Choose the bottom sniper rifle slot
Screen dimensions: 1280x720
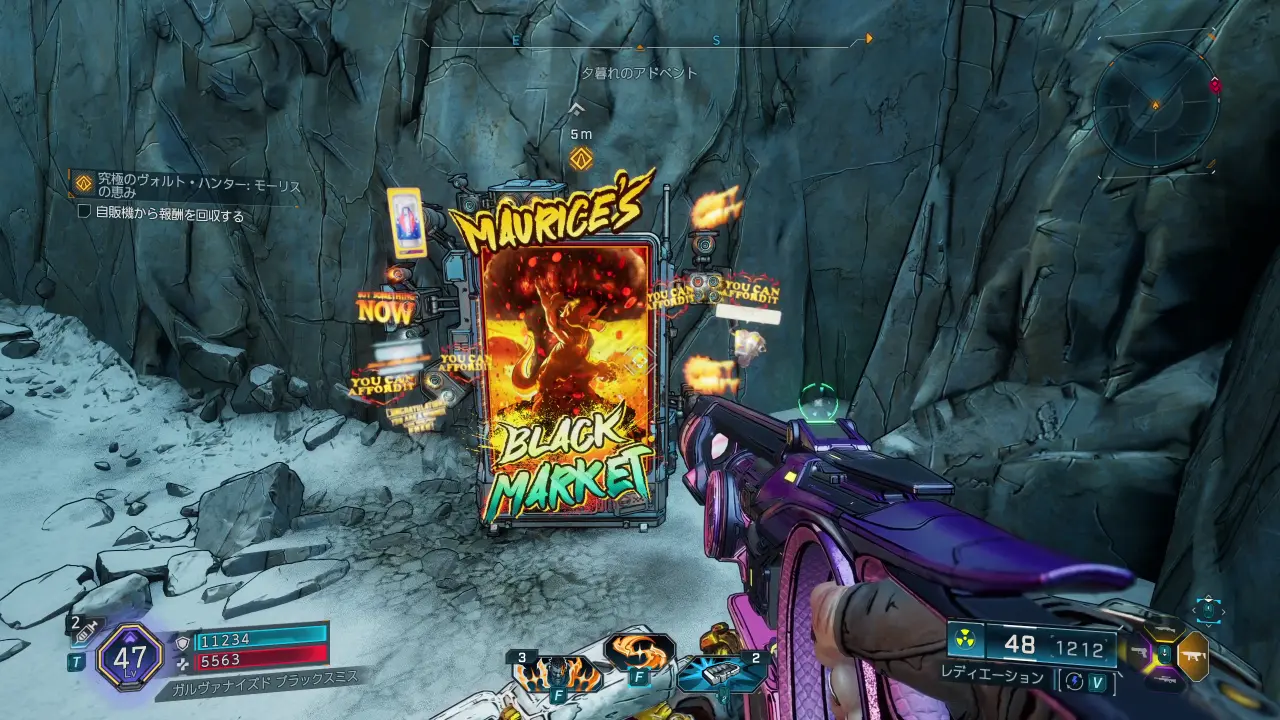1166,681
